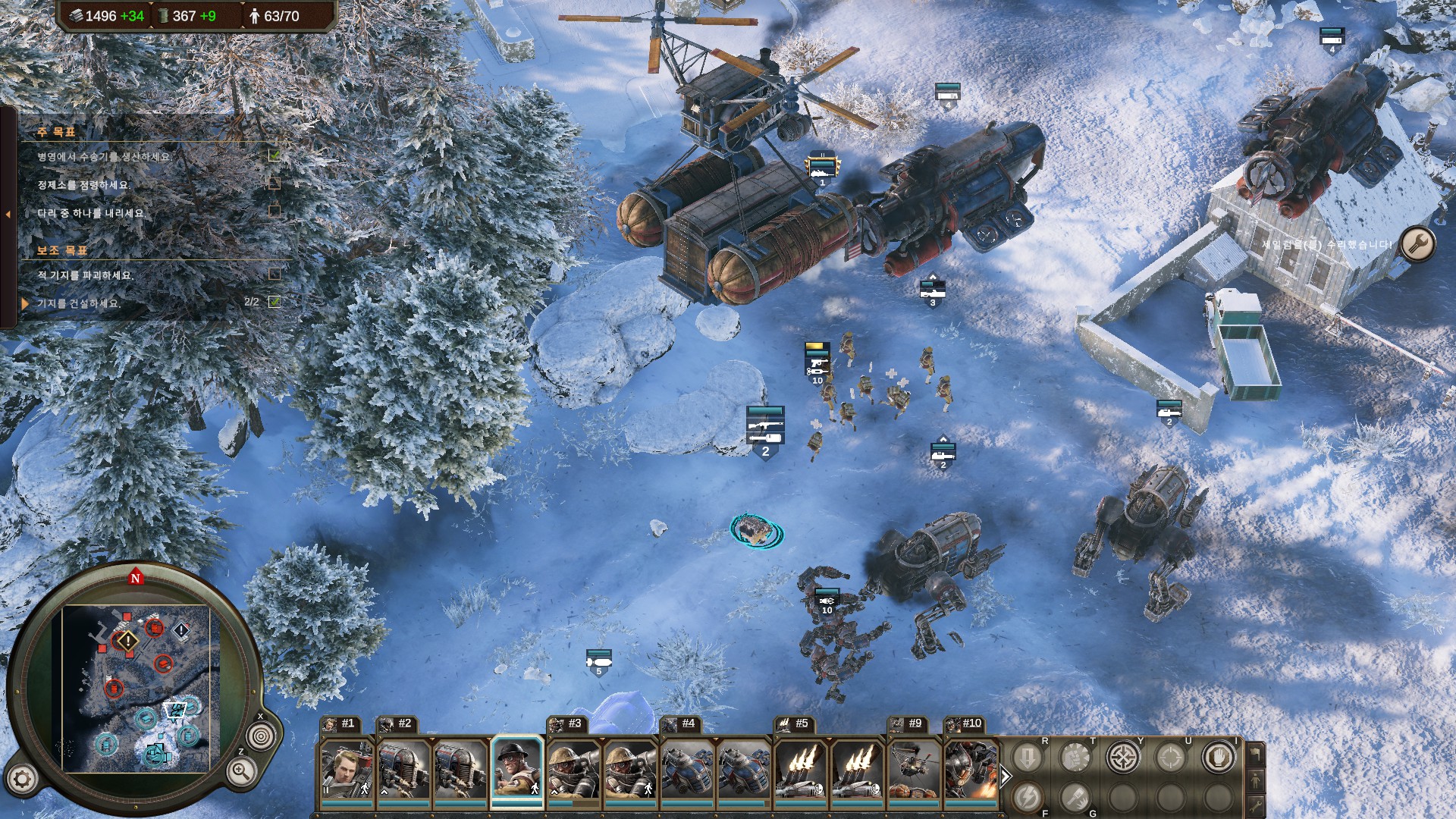Image resolution: width=1456 pixels, height=819 pixels.
Task: Click the minimap magnifier zoom button
Action: [x=240, y=772]
